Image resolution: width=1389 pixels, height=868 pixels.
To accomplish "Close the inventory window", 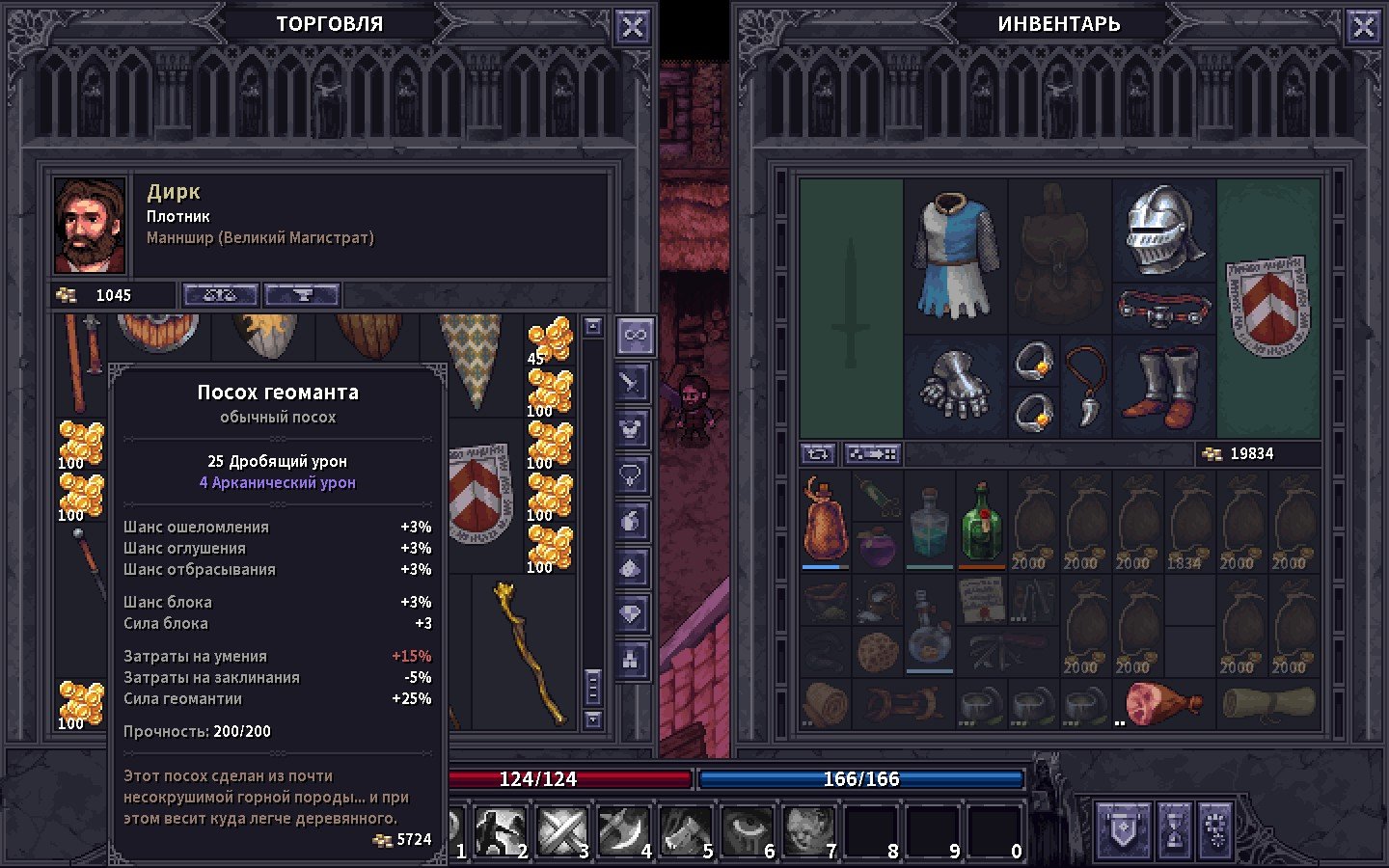I will (x=1363, y=26).
